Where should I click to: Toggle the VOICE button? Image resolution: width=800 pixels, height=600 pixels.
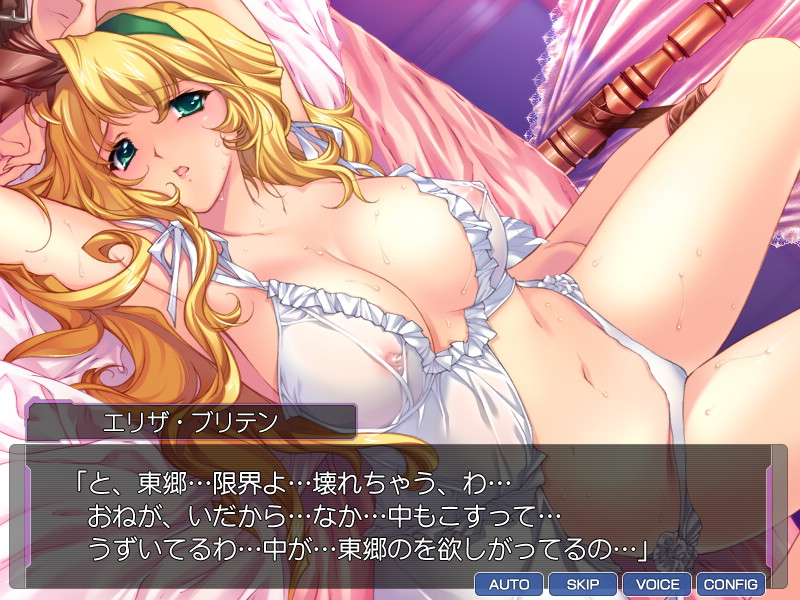pos(656,584)
